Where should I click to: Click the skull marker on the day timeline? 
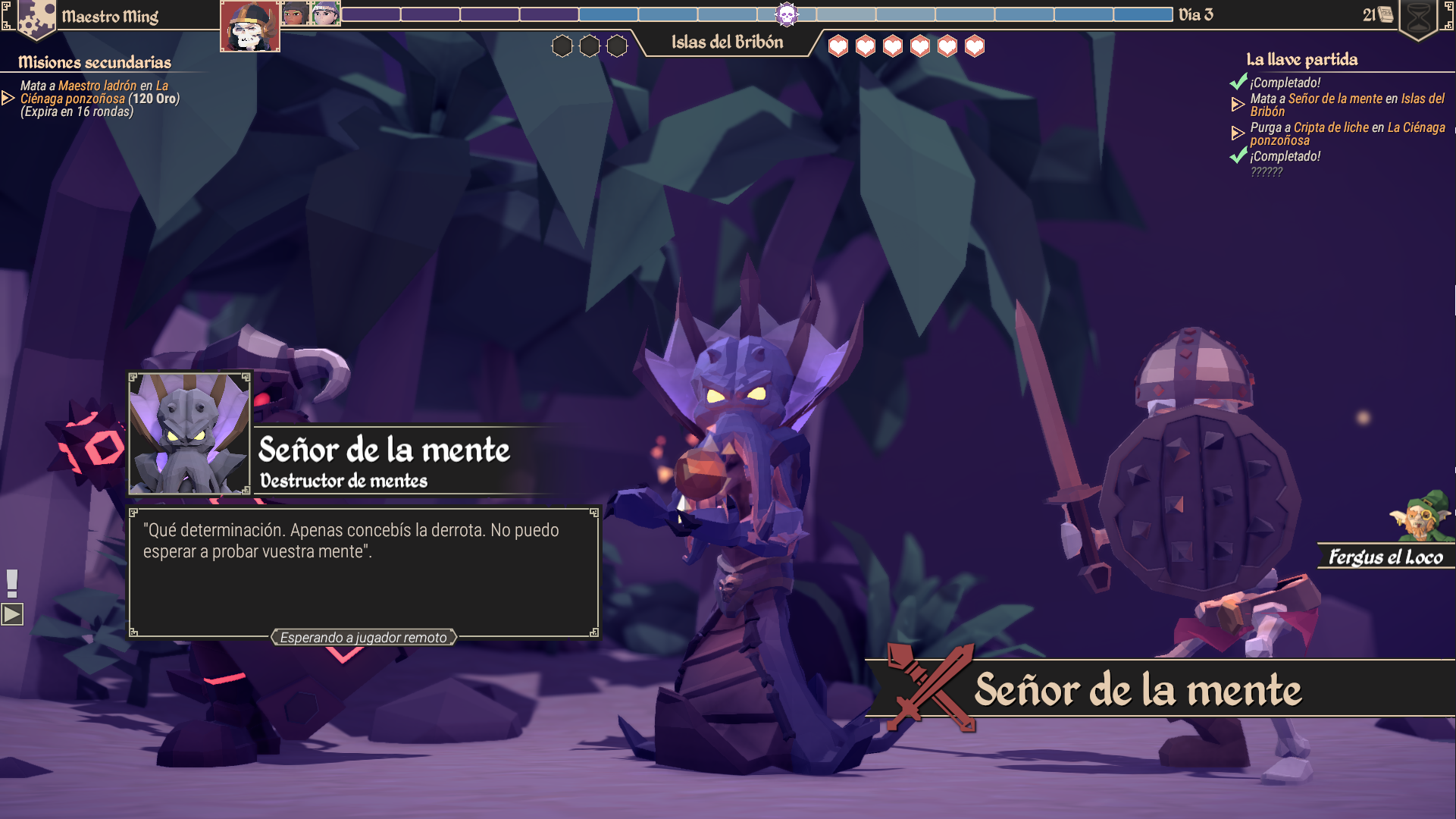click(x=787, y=14)
